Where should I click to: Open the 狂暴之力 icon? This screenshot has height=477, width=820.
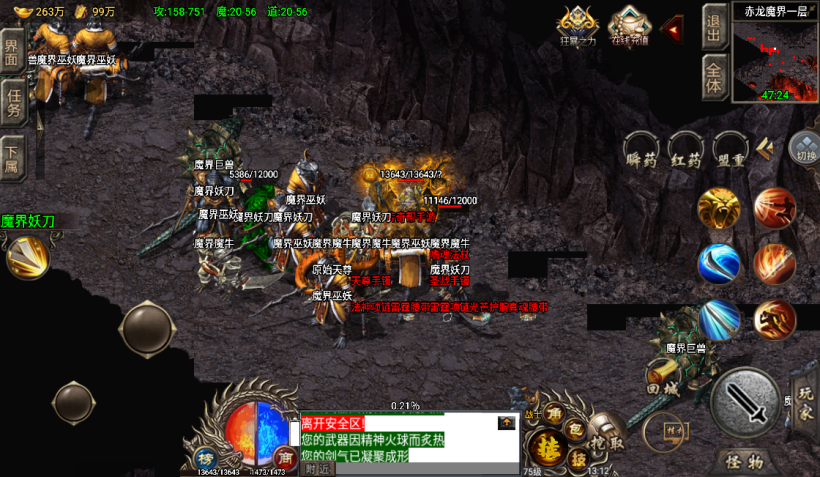577,24
